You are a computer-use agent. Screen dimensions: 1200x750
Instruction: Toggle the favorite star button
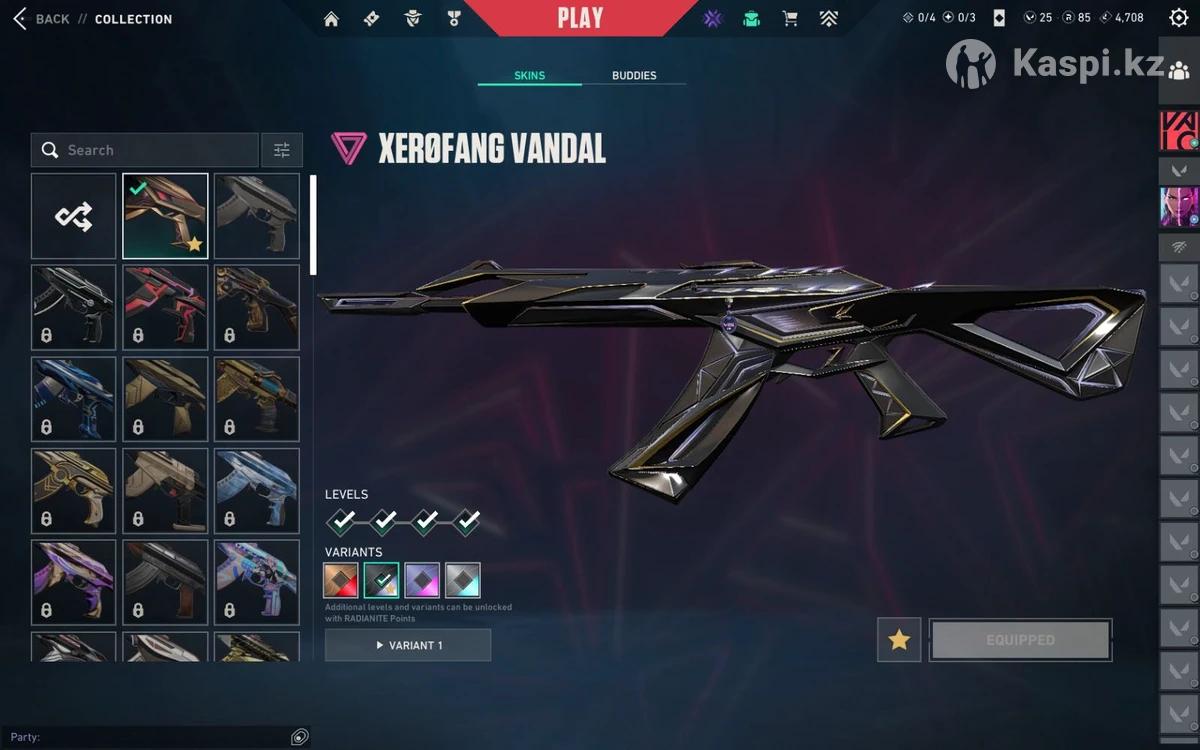899,640
